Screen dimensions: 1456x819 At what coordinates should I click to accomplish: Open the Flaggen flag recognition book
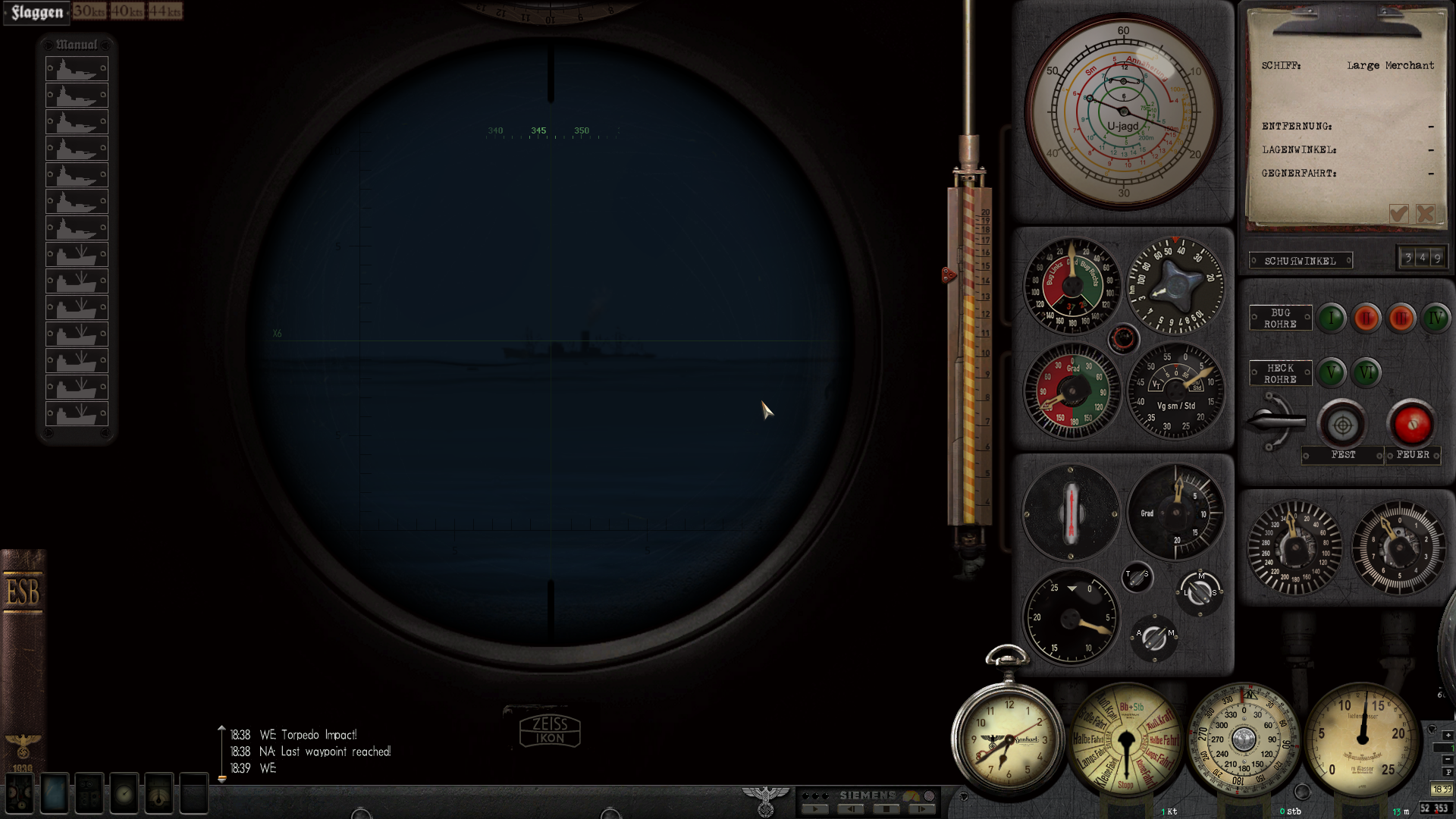pyautogui.click(x=36, y=12)
